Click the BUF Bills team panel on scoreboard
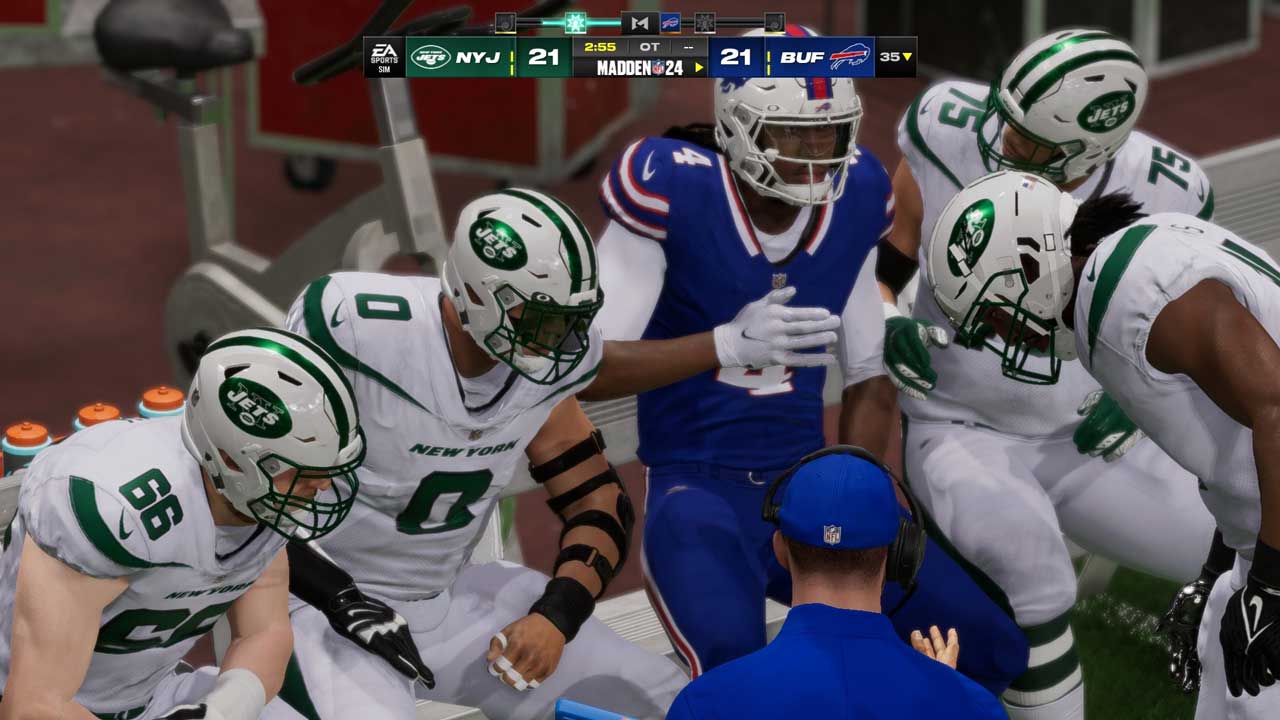1280x720 pixels. [x=820, y=57]
